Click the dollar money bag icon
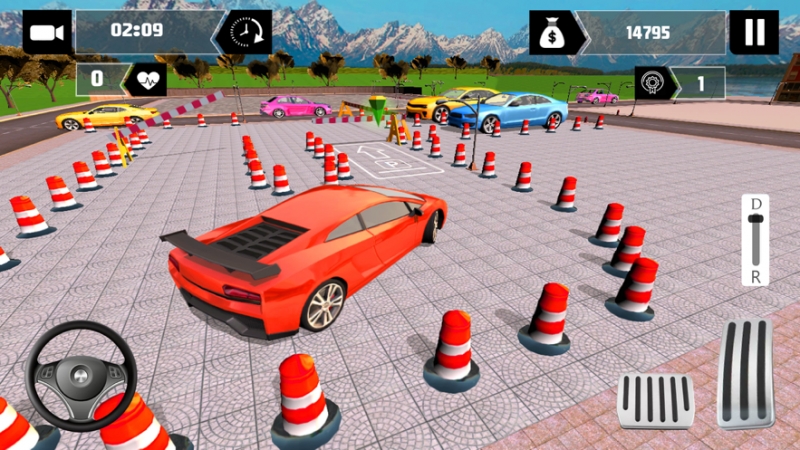This screenshot has height=450, width=800. pos(552,32)
